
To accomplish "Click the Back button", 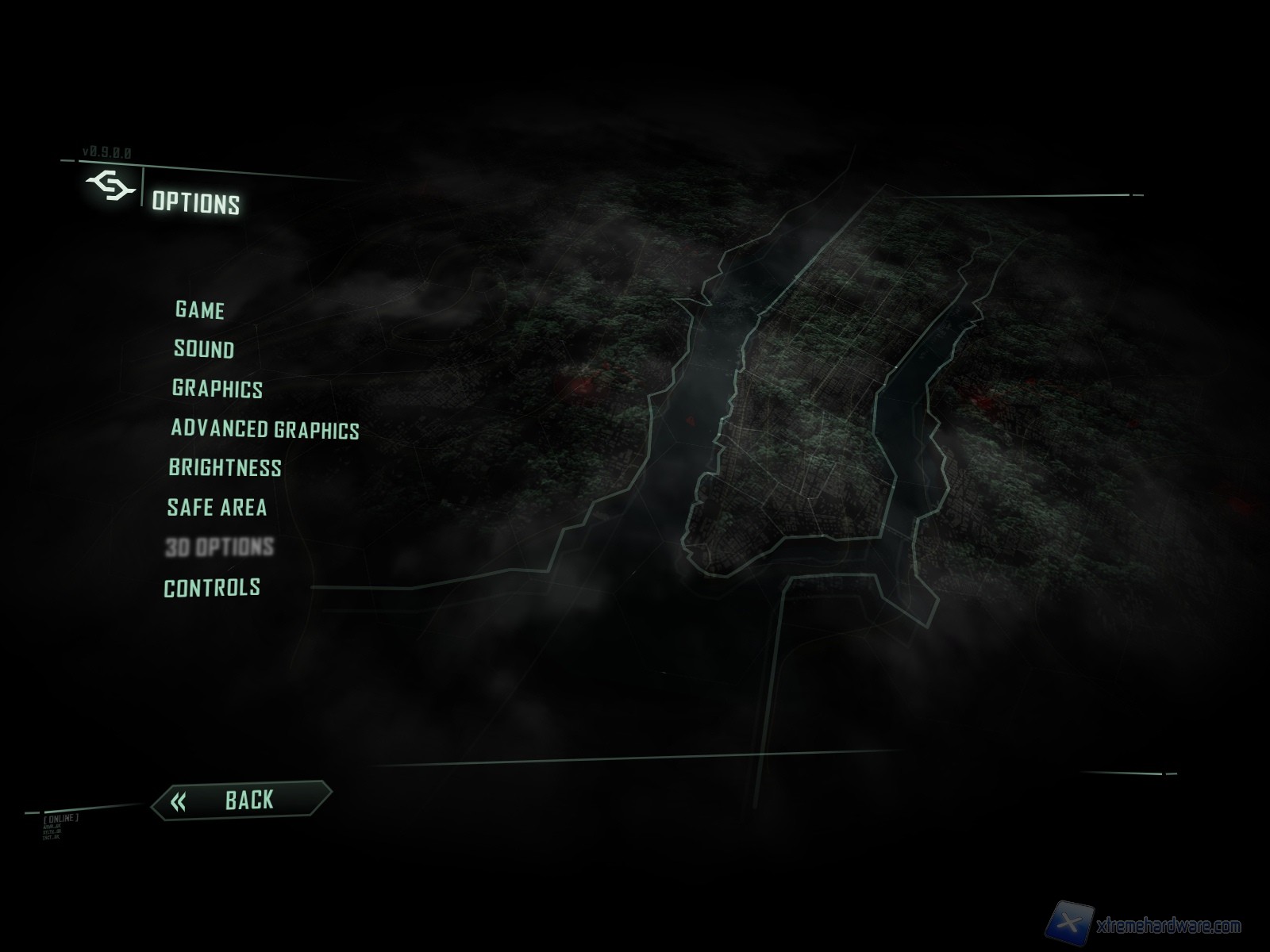I will pos(241,800).
